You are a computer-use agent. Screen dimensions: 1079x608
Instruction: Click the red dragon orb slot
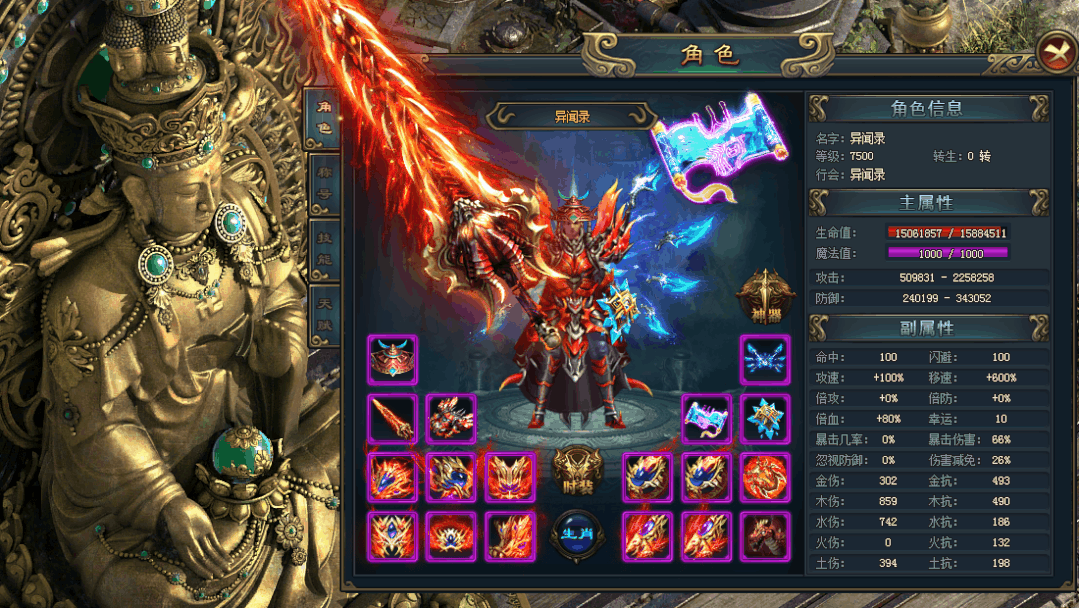(x=766, y=477)
